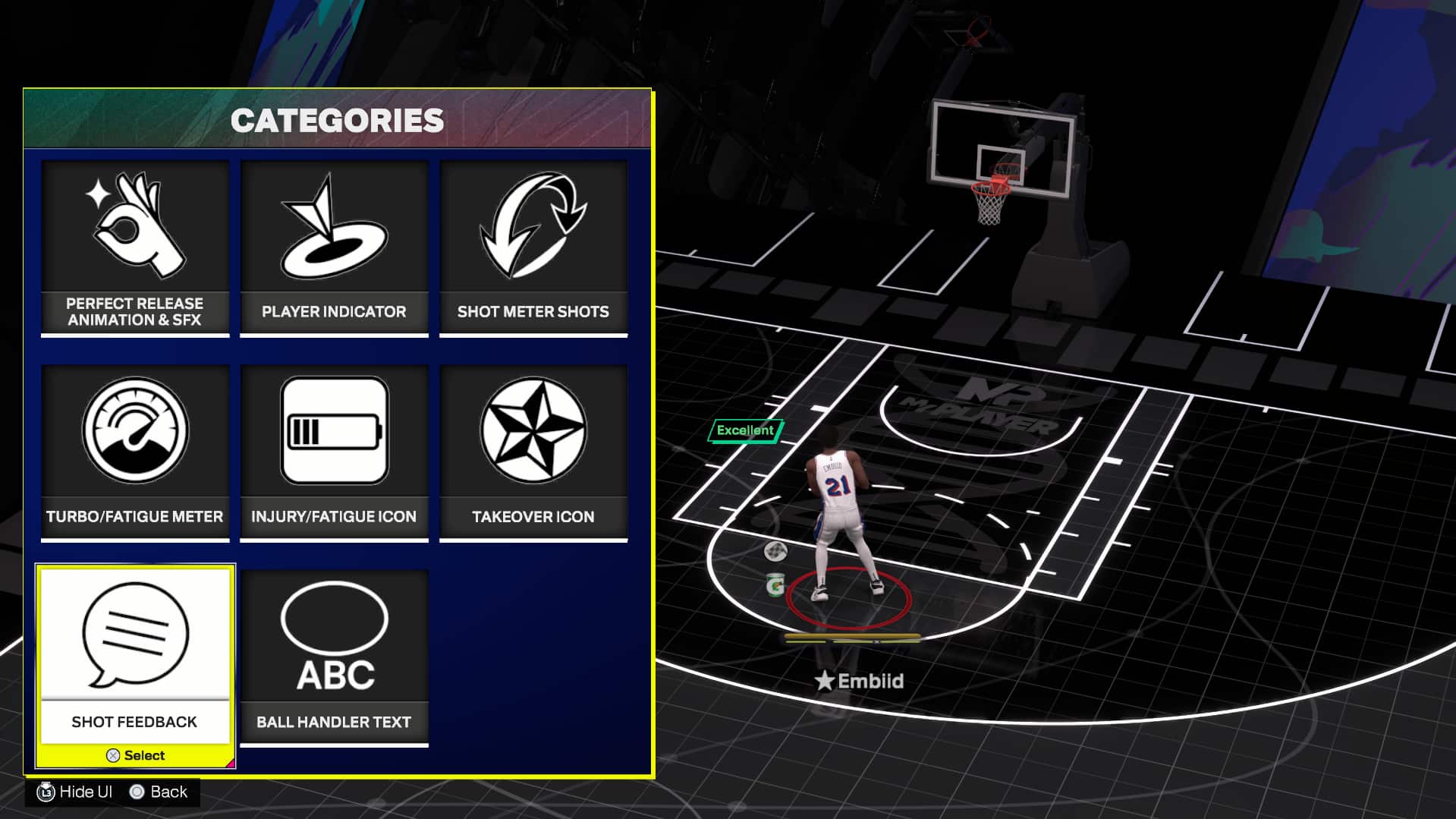Activate the Select prompt under Shot Feedback
1456x819 pixels.
pos(135,754)
